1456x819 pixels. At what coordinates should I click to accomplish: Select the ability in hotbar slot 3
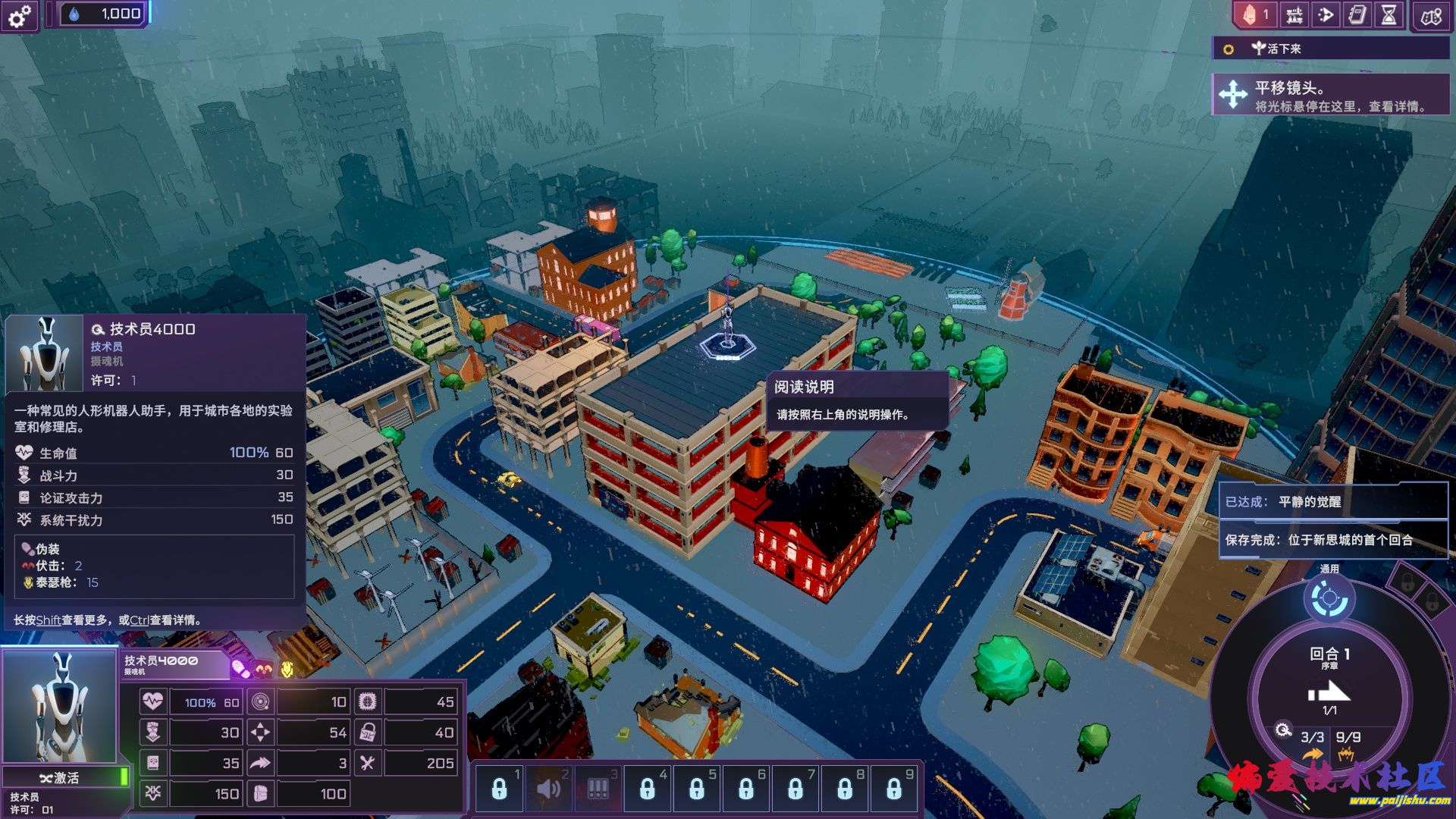[x=598, y=789]
